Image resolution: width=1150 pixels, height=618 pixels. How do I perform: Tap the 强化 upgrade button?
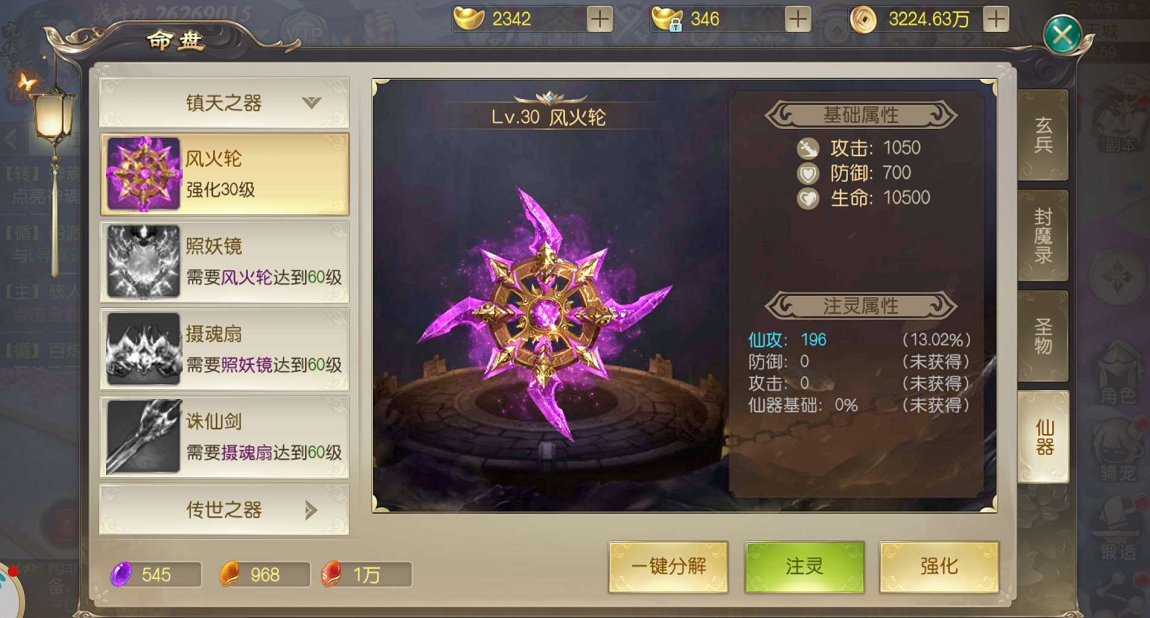coord(939,567)
